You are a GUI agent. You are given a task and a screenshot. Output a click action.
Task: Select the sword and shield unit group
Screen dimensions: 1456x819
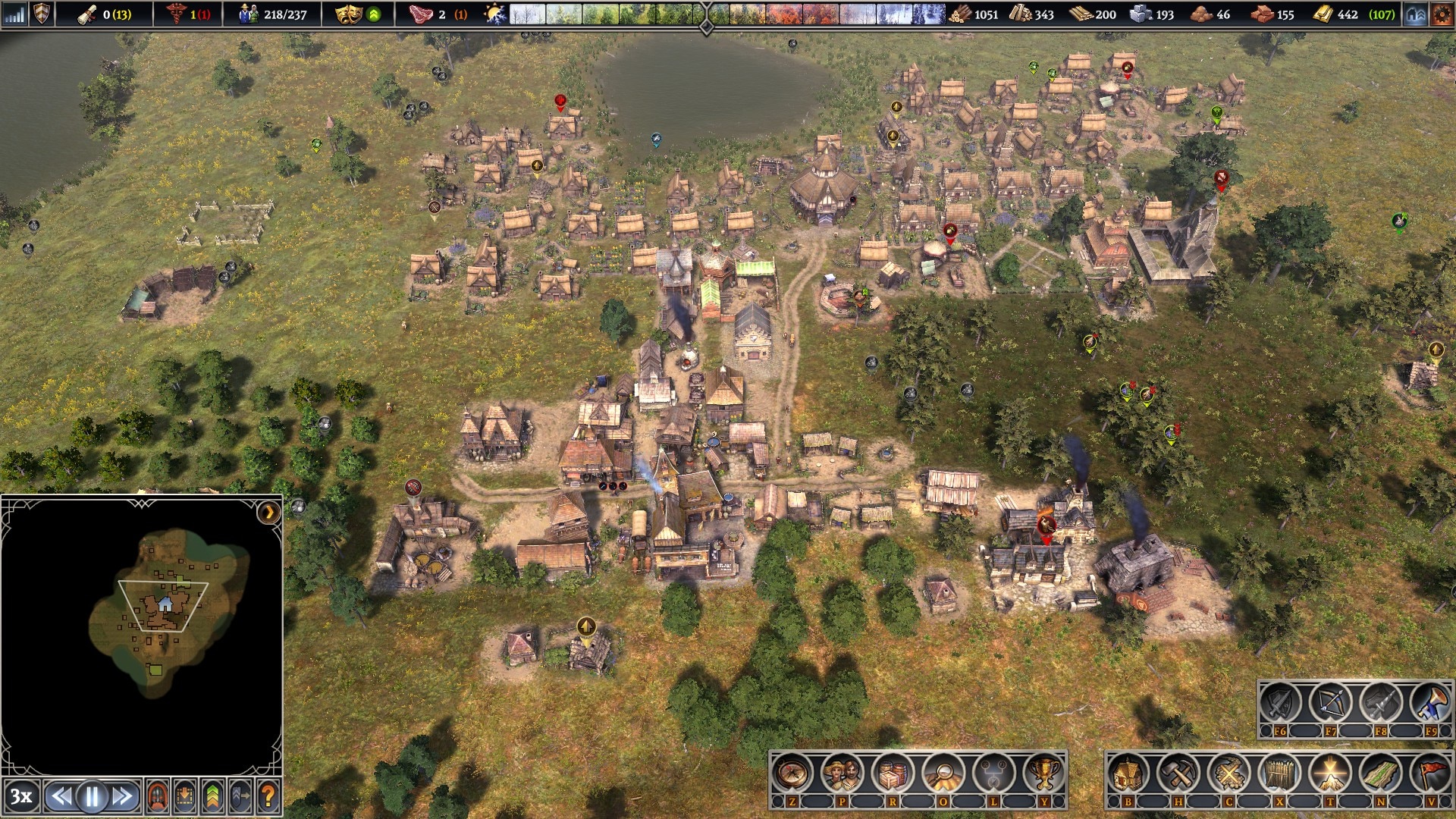click(x=1280, y=704)
